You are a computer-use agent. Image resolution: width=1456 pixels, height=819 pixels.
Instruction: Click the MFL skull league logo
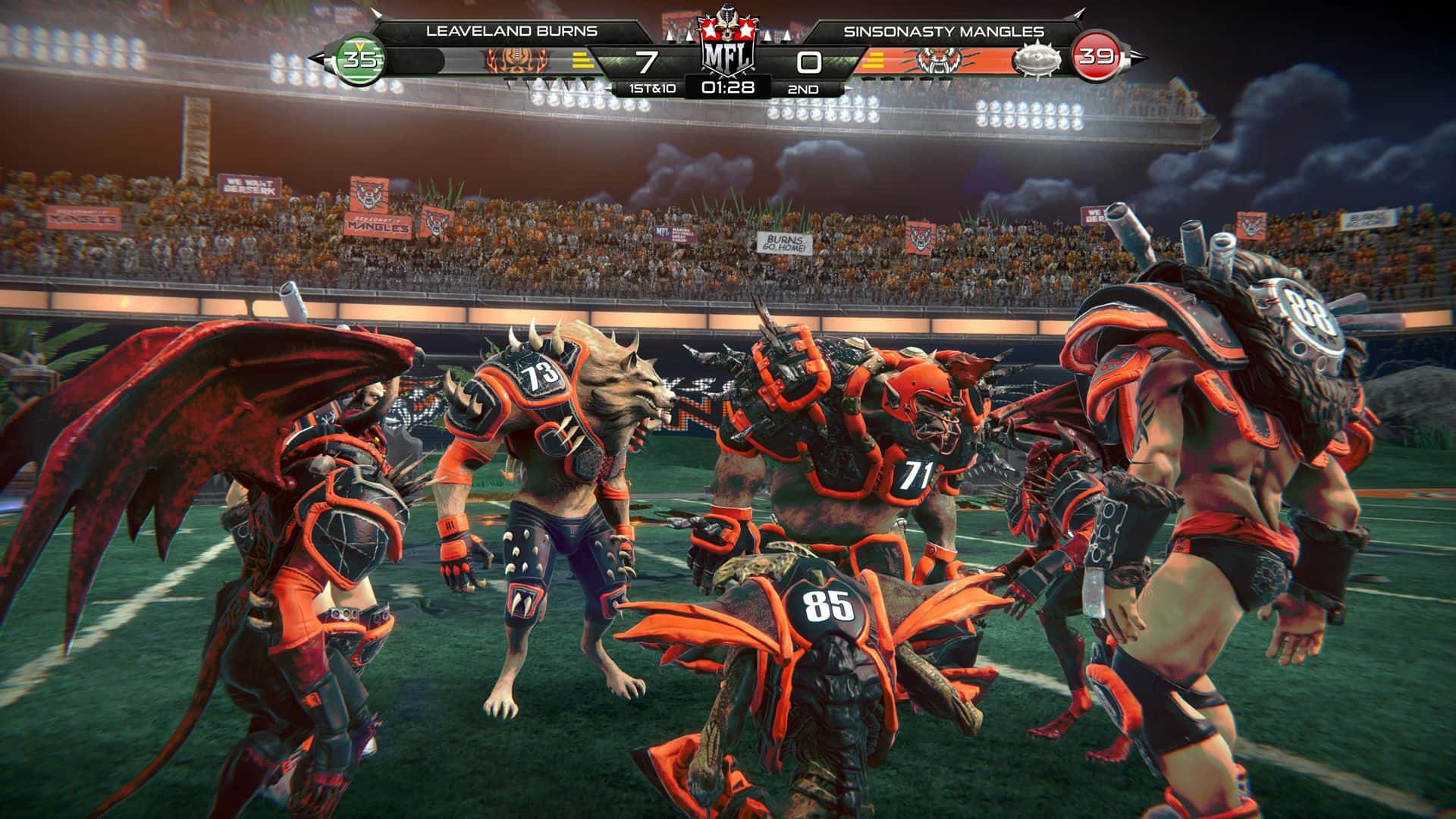click(x=727, y=45)
